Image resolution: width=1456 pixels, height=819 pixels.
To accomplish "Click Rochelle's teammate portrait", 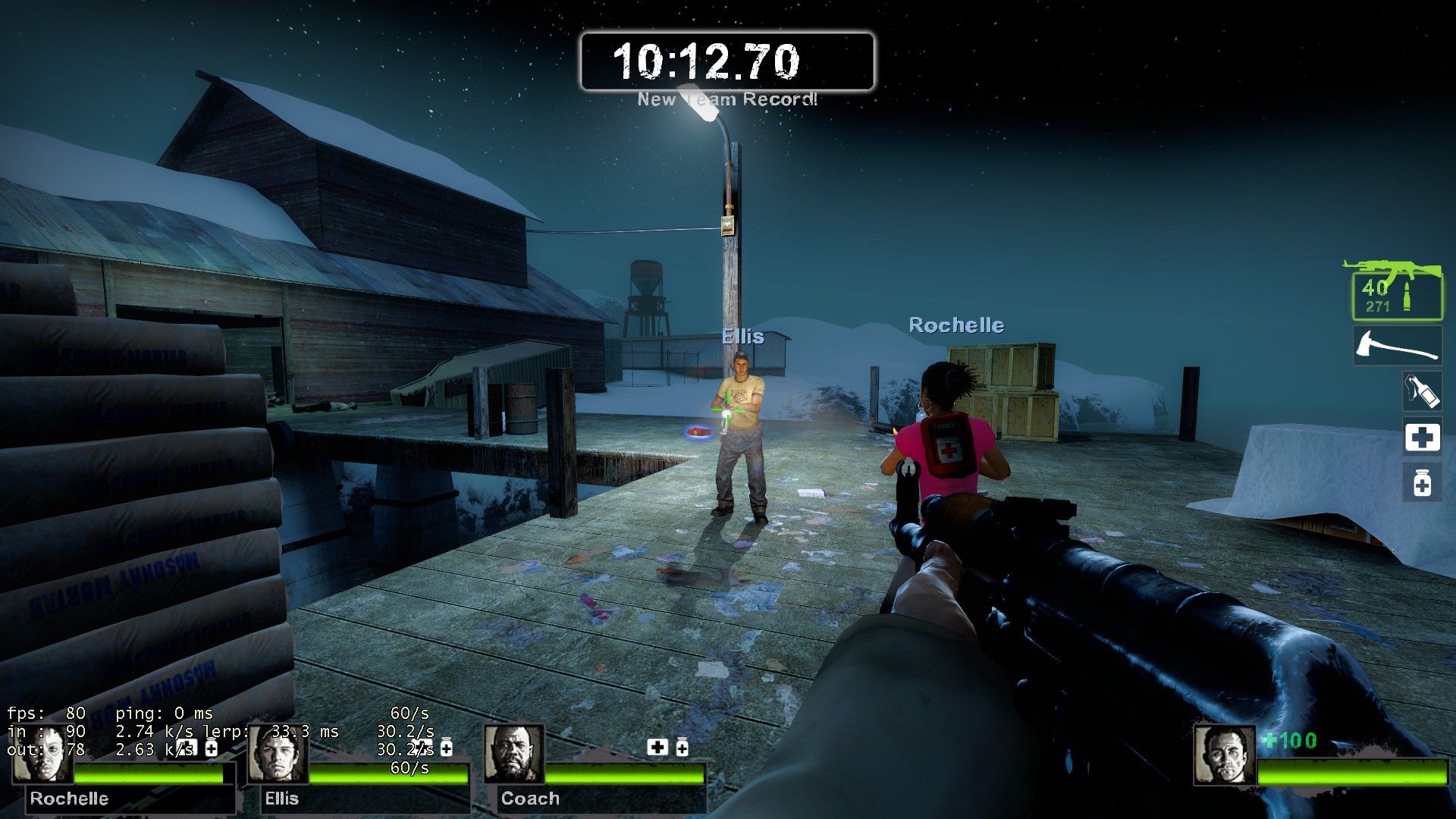I will coord(42,755).
